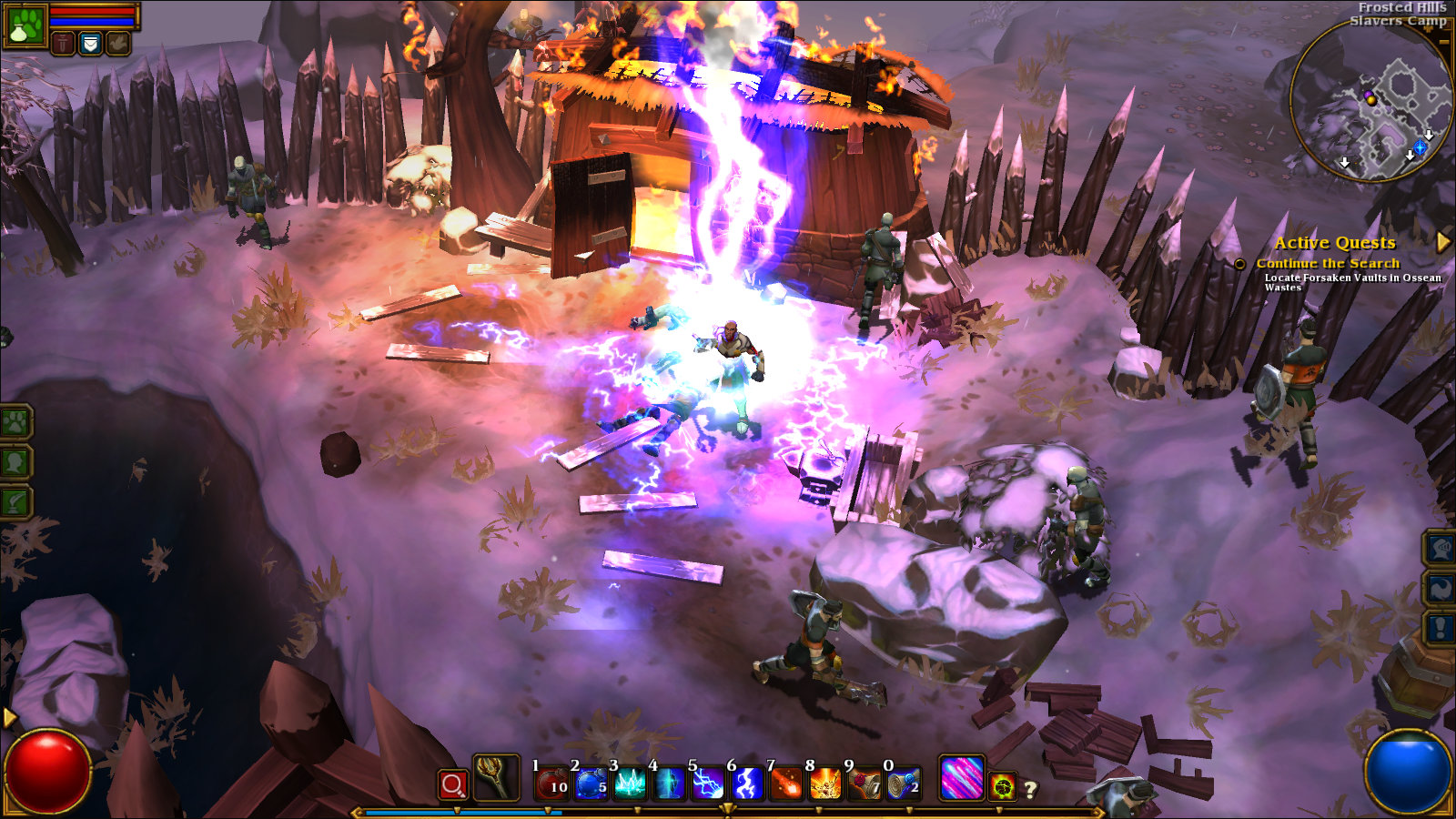Select the blue shield pet stance icon
Screen dimensions: 1456x819
pyautogui.click(x=90, y=43)
